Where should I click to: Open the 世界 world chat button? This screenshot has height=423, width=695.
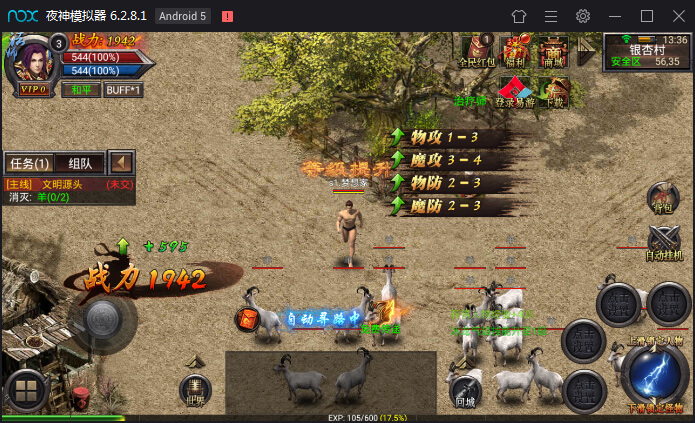[x=195, y=390]
